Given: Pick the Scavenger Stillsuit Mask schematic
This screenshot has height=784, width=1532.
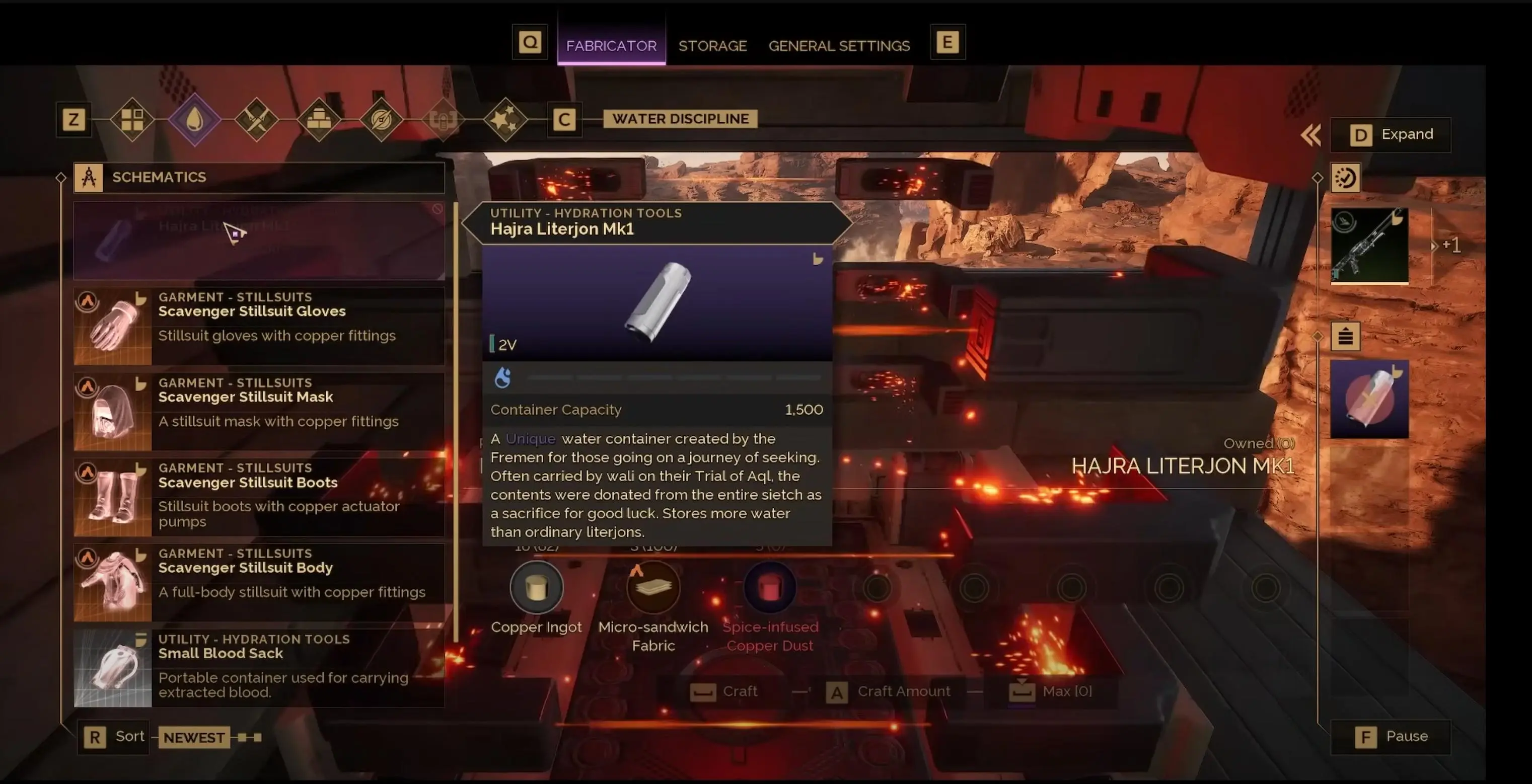Looking at the screenshot, I should [259, 411].
